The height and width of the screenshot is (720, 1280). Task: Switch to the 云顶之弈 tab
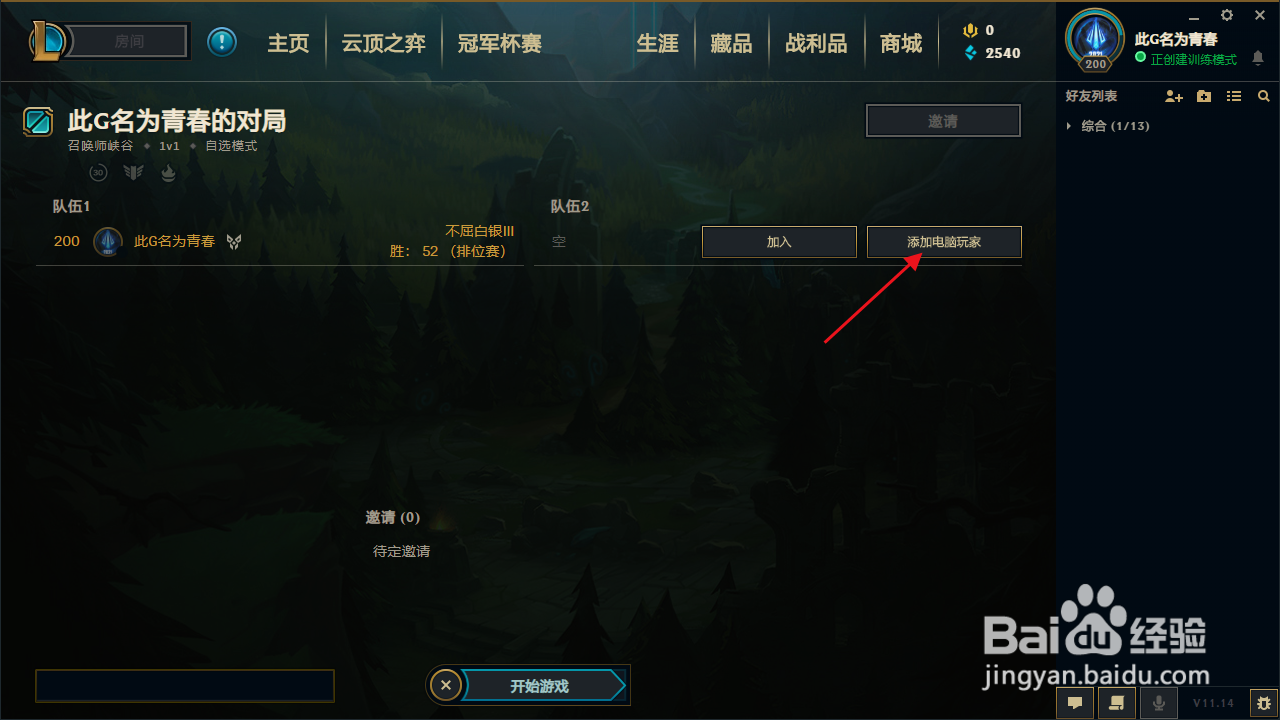click(383, 43)
